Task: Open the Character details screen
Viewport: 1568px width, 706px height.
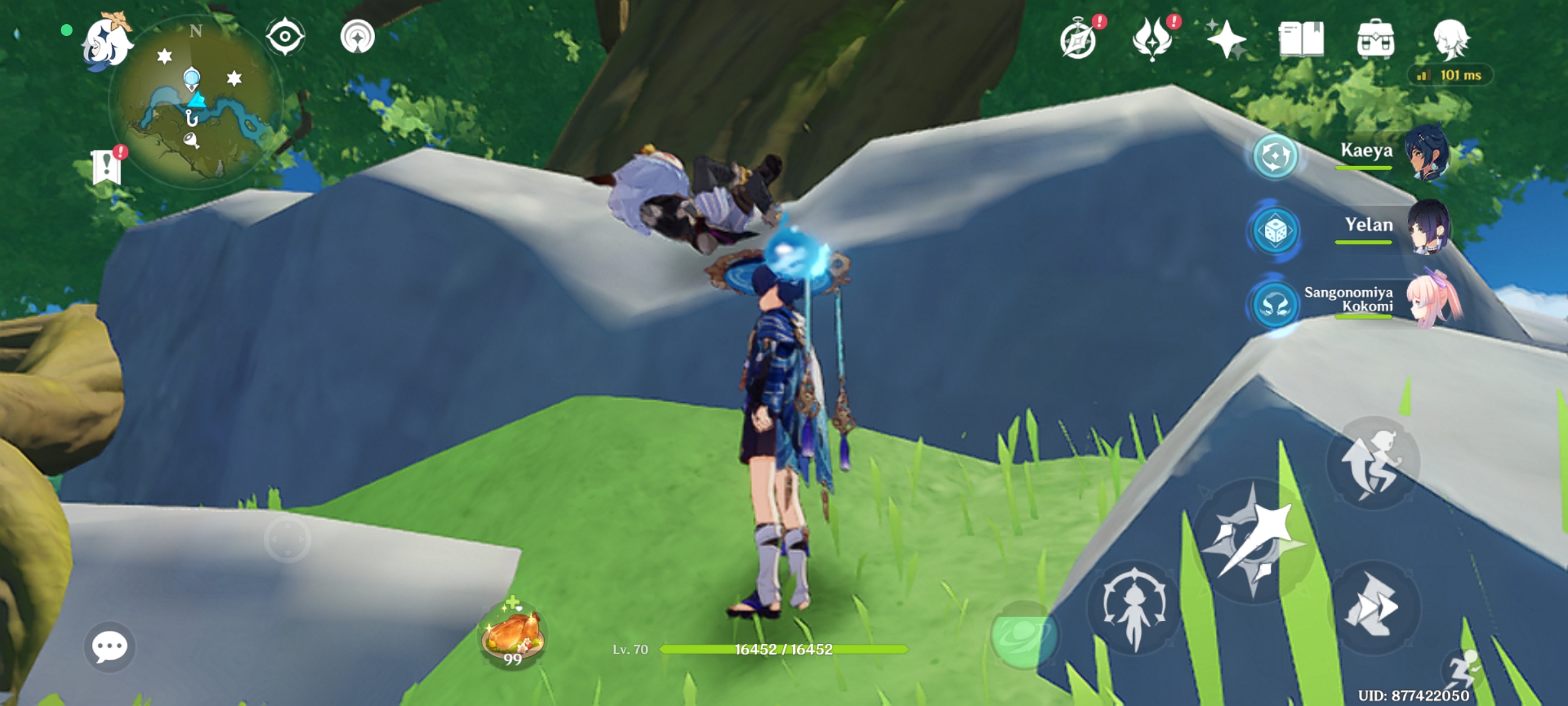Action: [x=1452, y=41]
